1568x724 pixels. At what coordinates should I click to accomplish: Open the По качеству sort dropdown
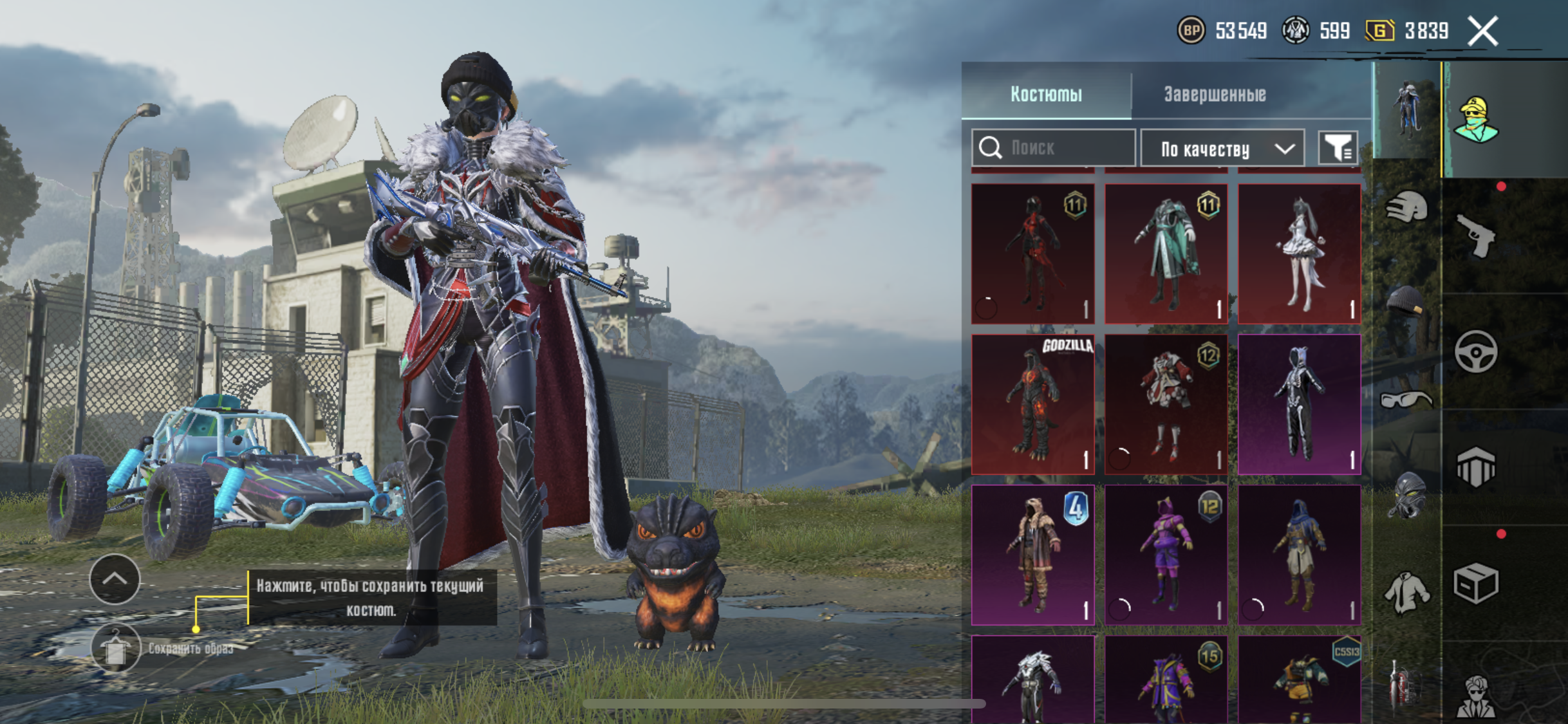tap(1222, 149)
